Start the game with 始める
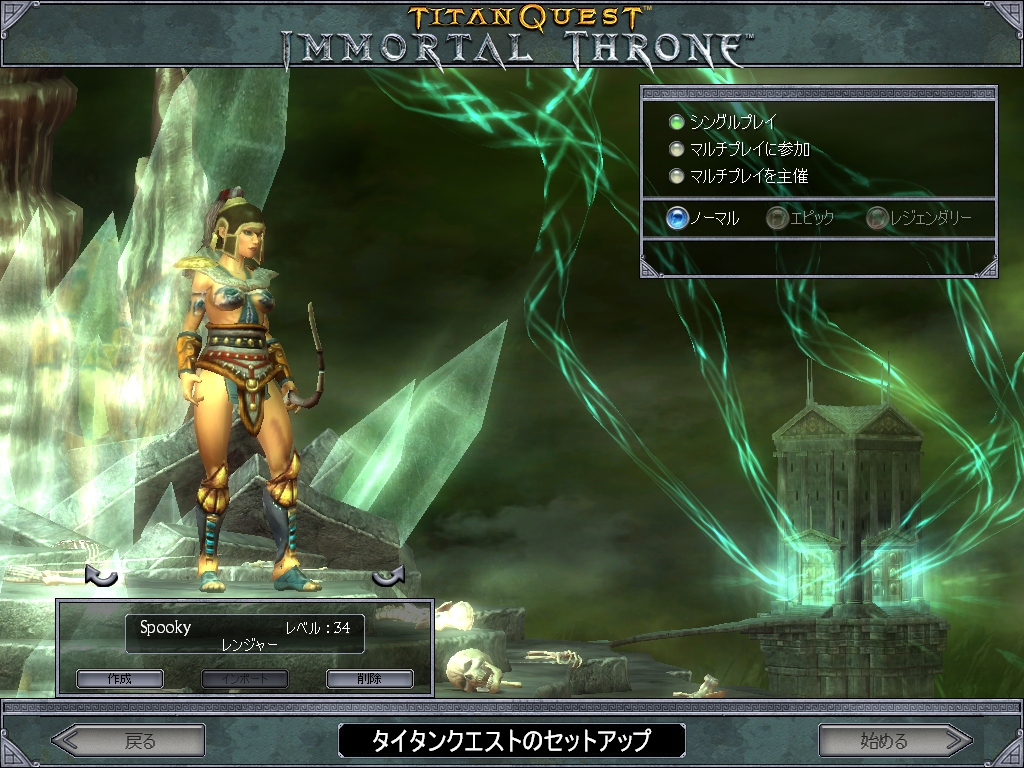The height and width of the screenshot is (768, 1024). pos(894,741)
